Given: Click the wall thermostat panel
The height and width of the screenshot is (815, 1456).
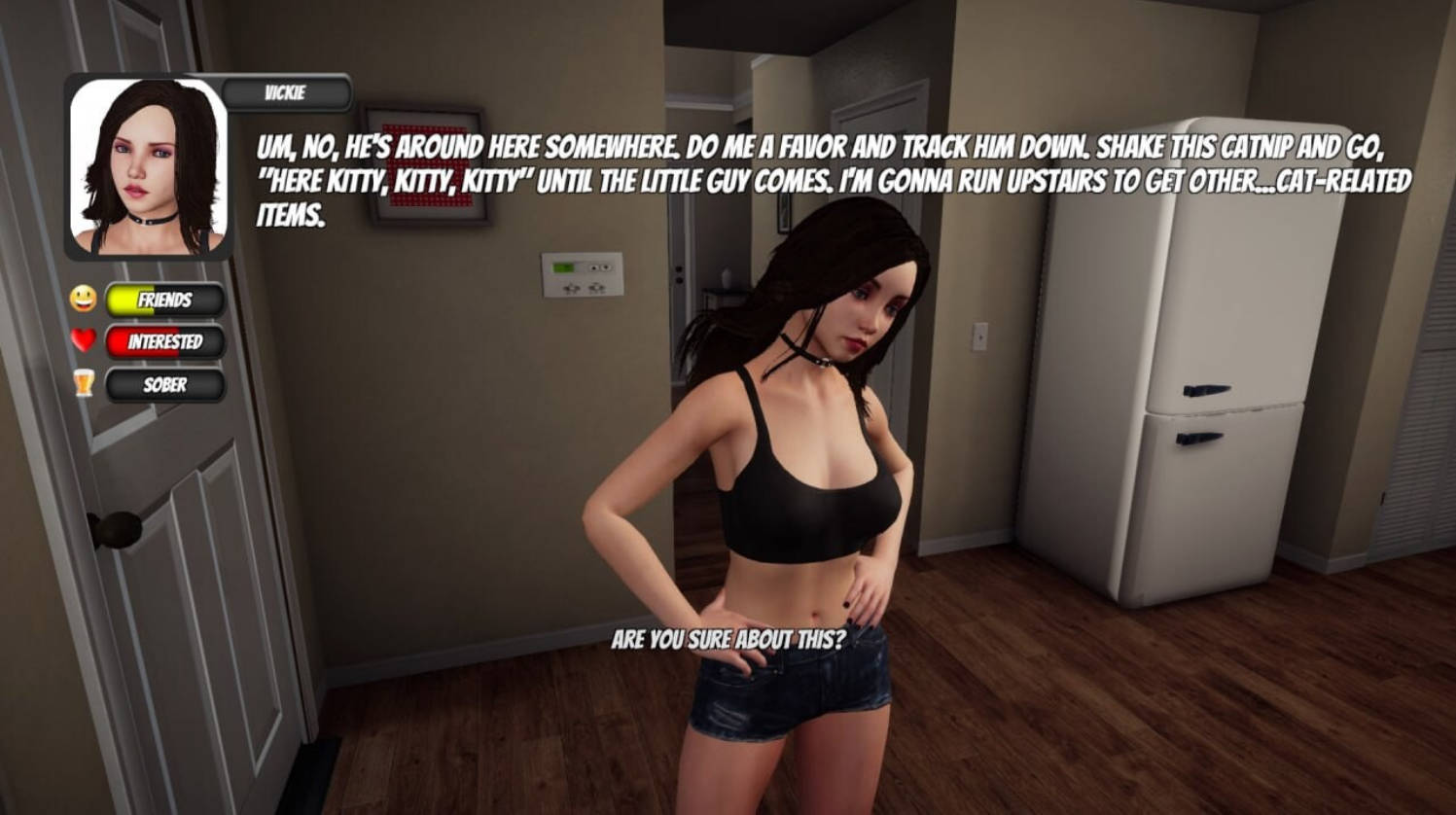Looking at the screenshot, I should point(580,273).
